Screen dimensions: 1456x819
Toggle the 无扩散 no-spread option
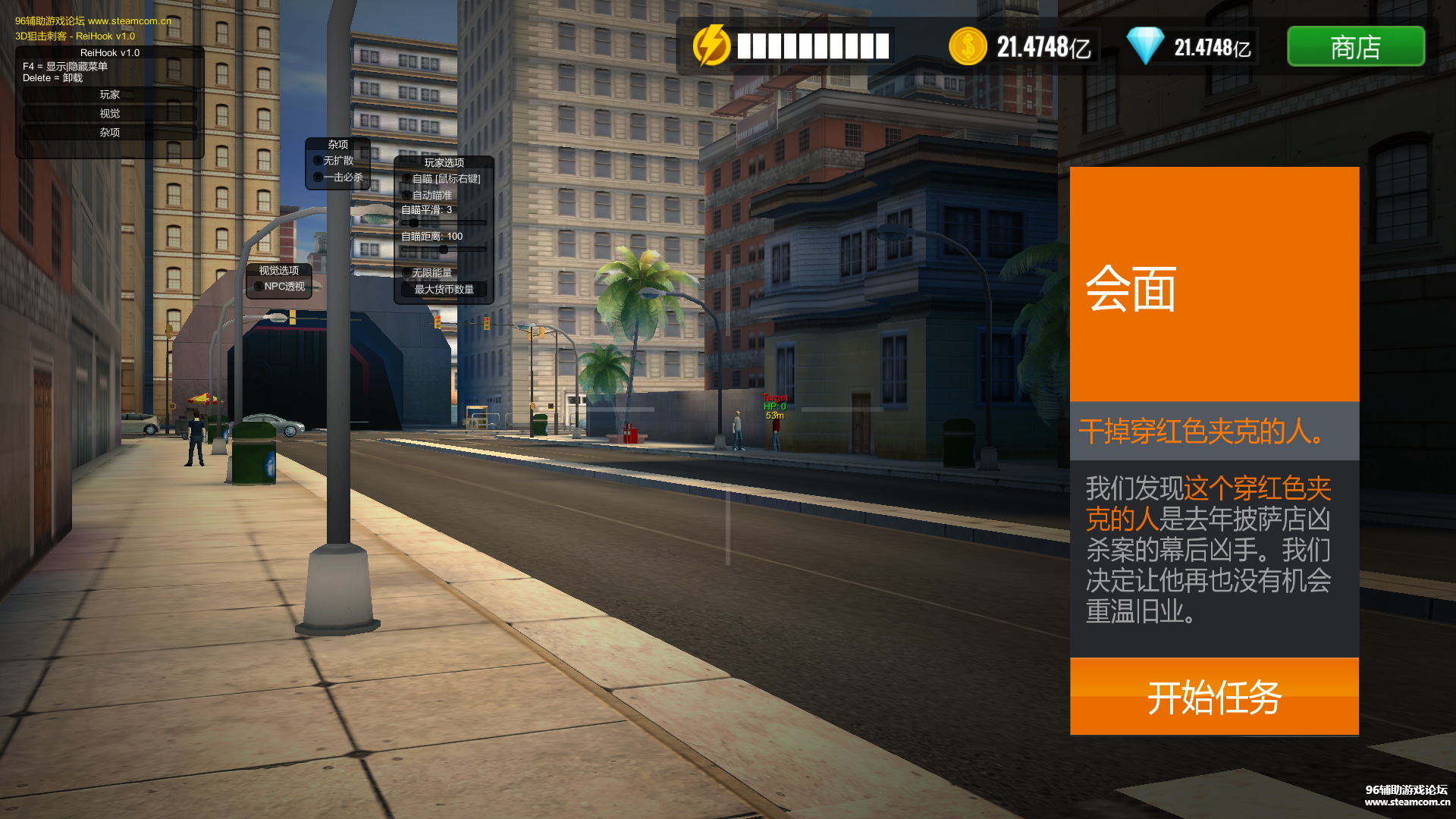(x=318, y=161)
